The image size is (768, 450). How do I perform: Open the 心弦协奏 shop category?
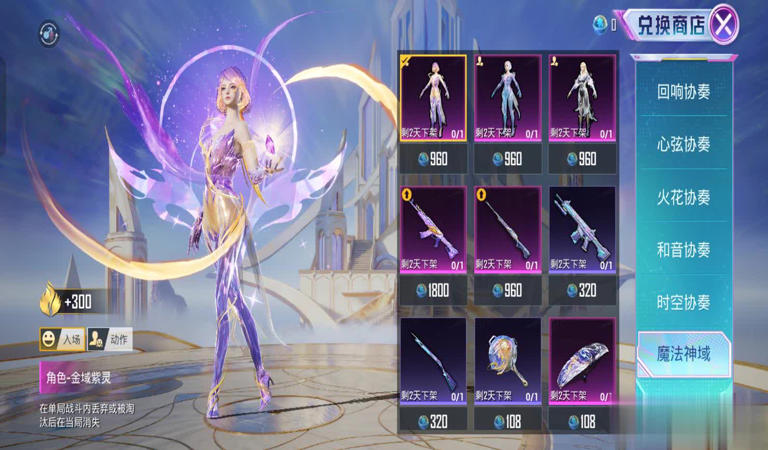point(684,144)
